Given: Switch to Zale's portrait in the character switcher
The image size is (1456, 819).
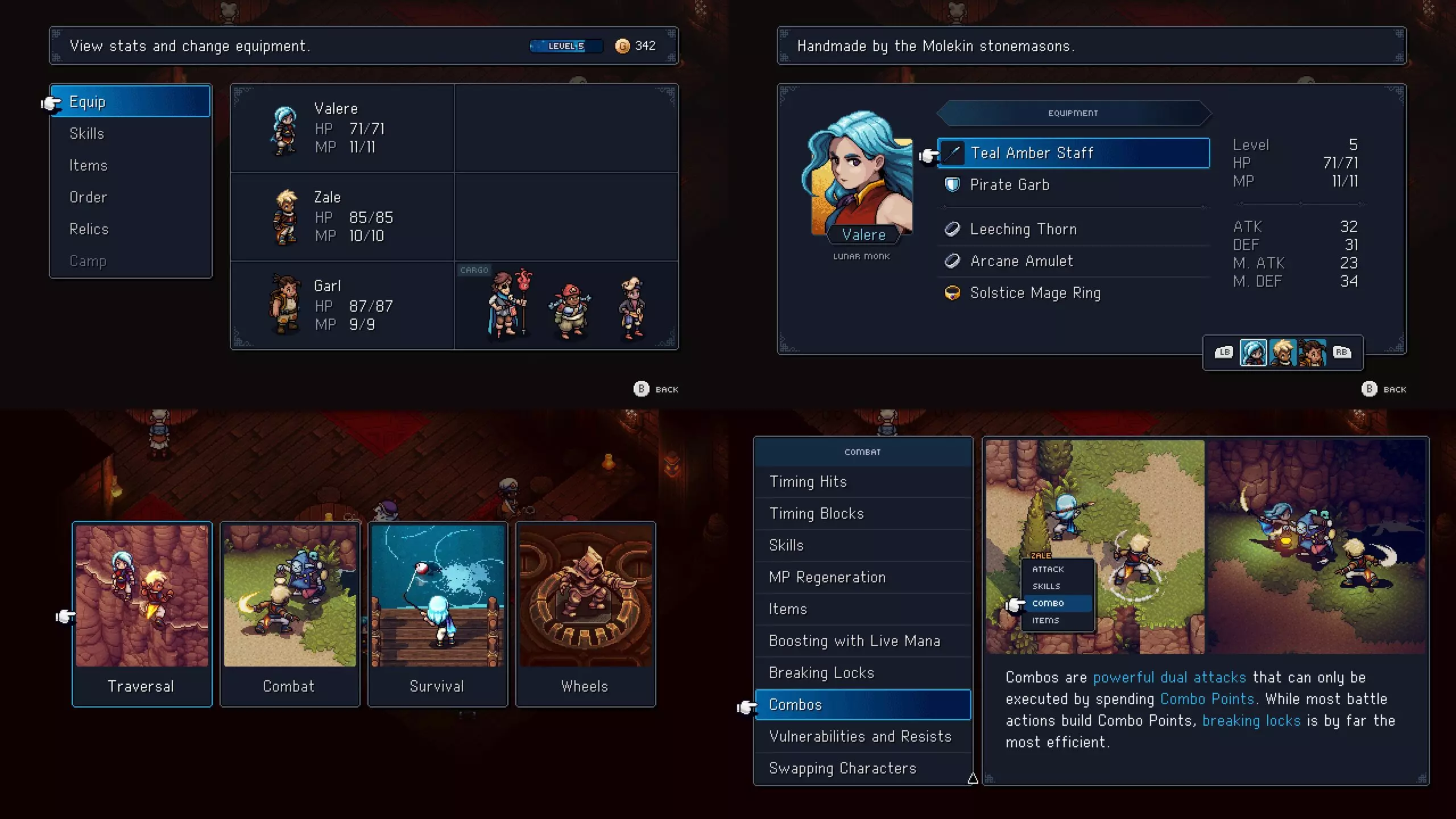Looking at the screenshot, I should [x=1283, y=353].
